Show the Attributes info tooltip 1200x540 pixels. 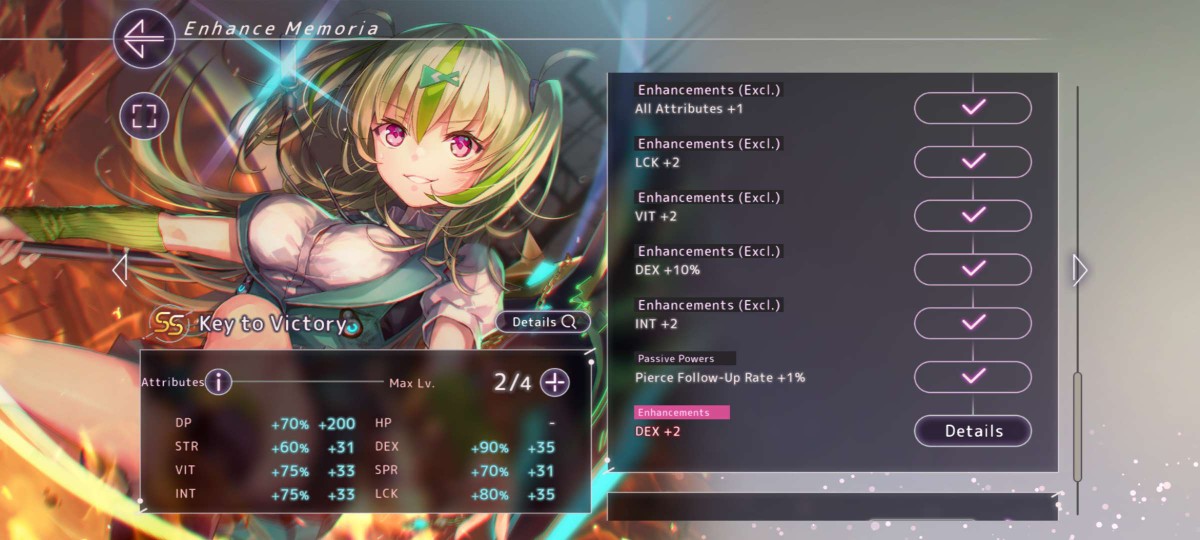[x=218, y=382]
